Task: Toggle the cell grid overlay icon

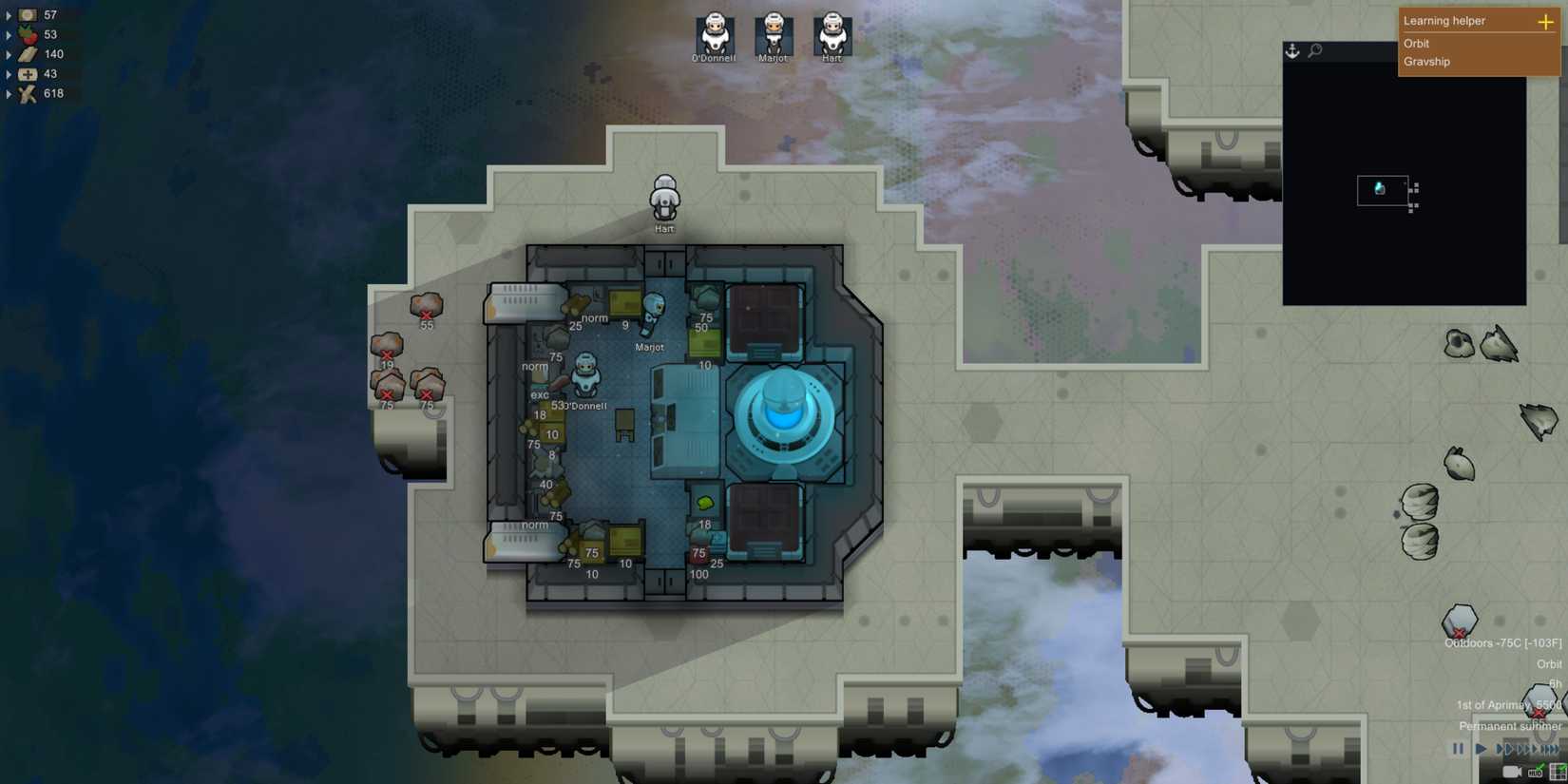Action: pyautogui.click(x=1557, y=772)
